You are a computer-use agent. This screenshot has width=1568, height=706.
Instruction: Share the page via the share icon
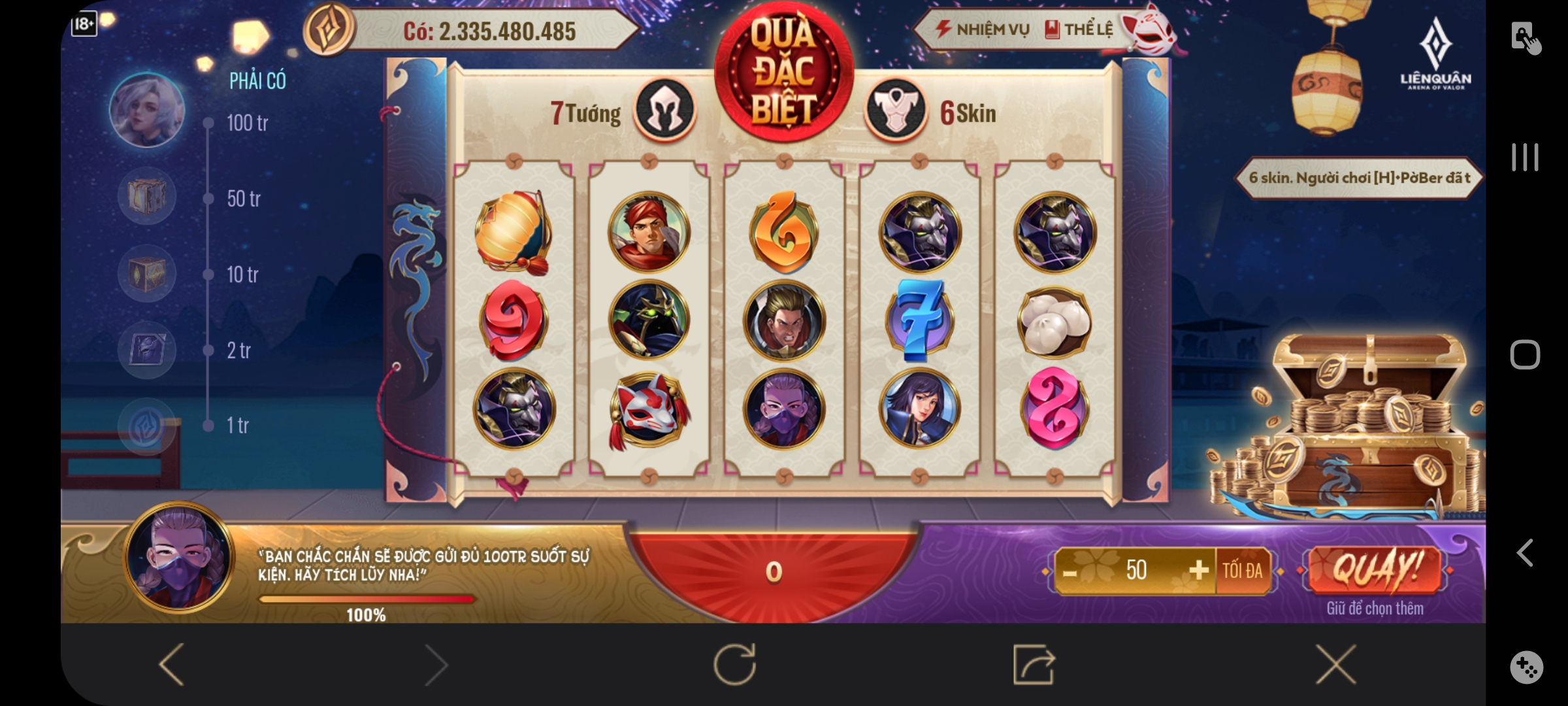[x=1034, y=664]
